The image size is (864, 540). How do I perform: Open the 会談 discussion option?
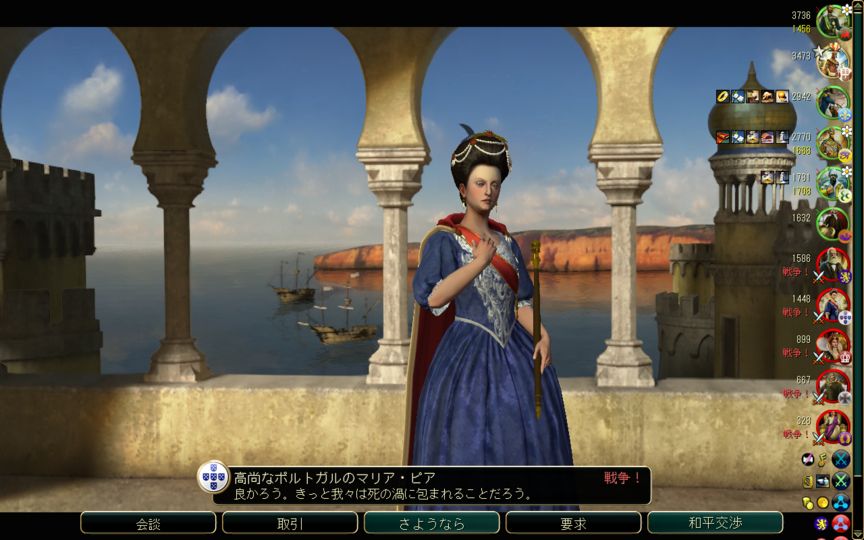[x=148, y=523]
